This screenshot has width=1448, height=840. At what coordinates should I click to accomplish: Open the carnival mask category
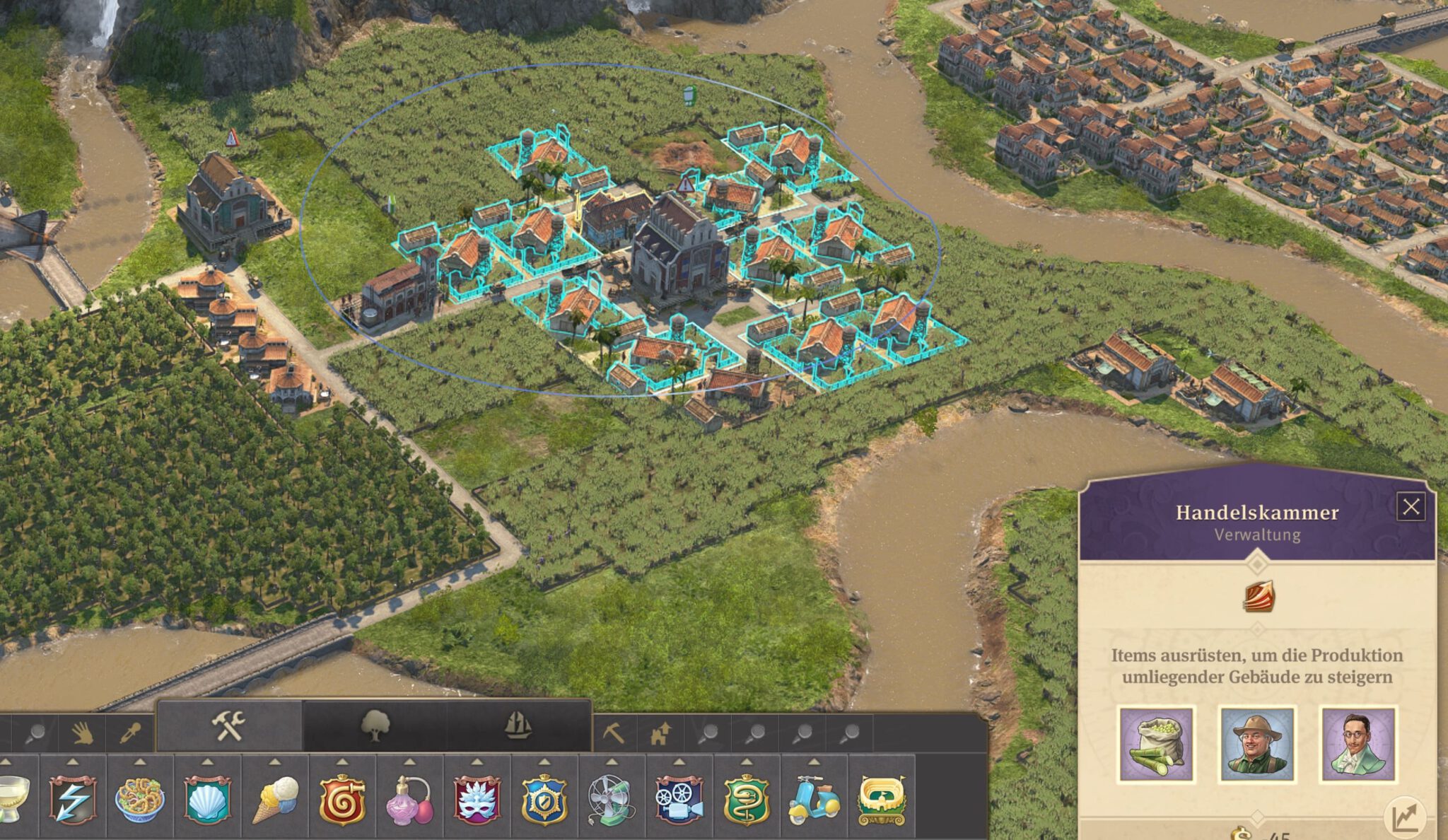(477, 800)
